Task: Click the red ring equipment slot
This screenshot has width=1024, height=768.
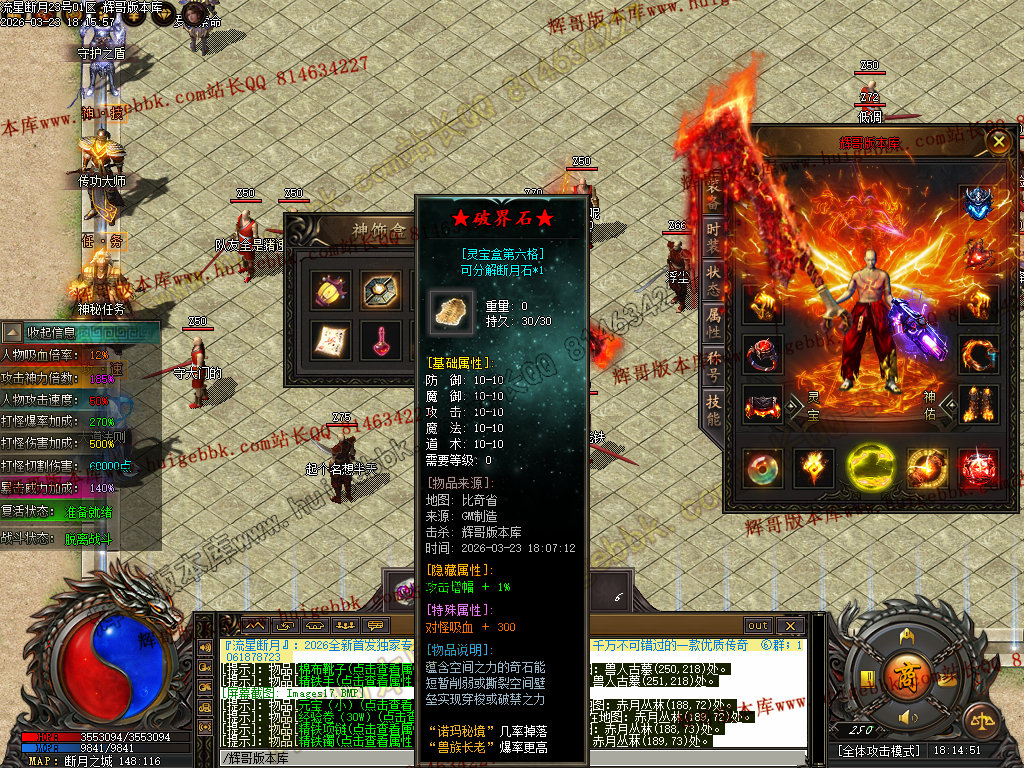Action: [763, 354]
